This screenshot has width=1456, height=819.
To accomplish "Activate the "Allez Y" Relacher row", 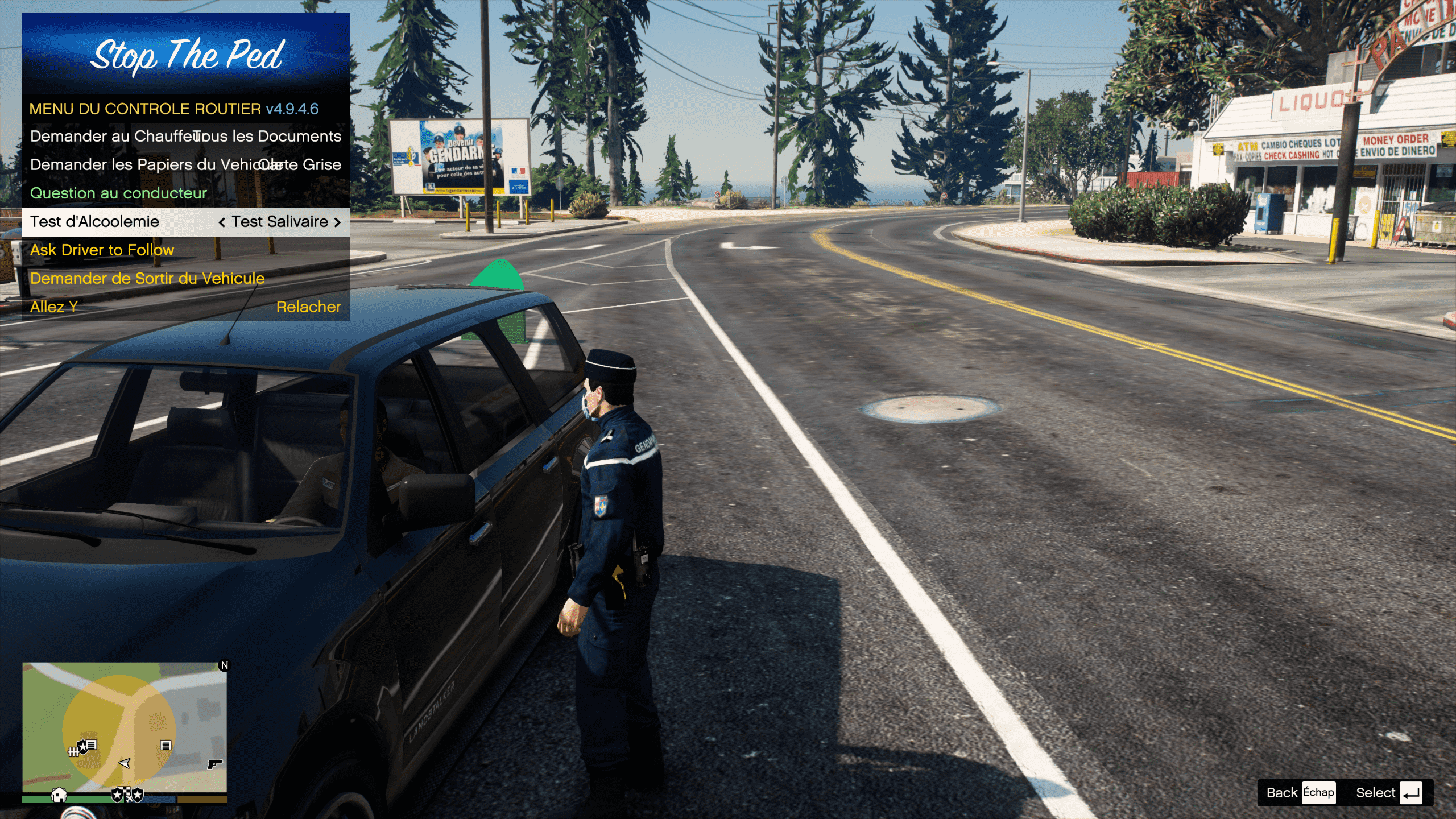I will click(x=185, y=307).
